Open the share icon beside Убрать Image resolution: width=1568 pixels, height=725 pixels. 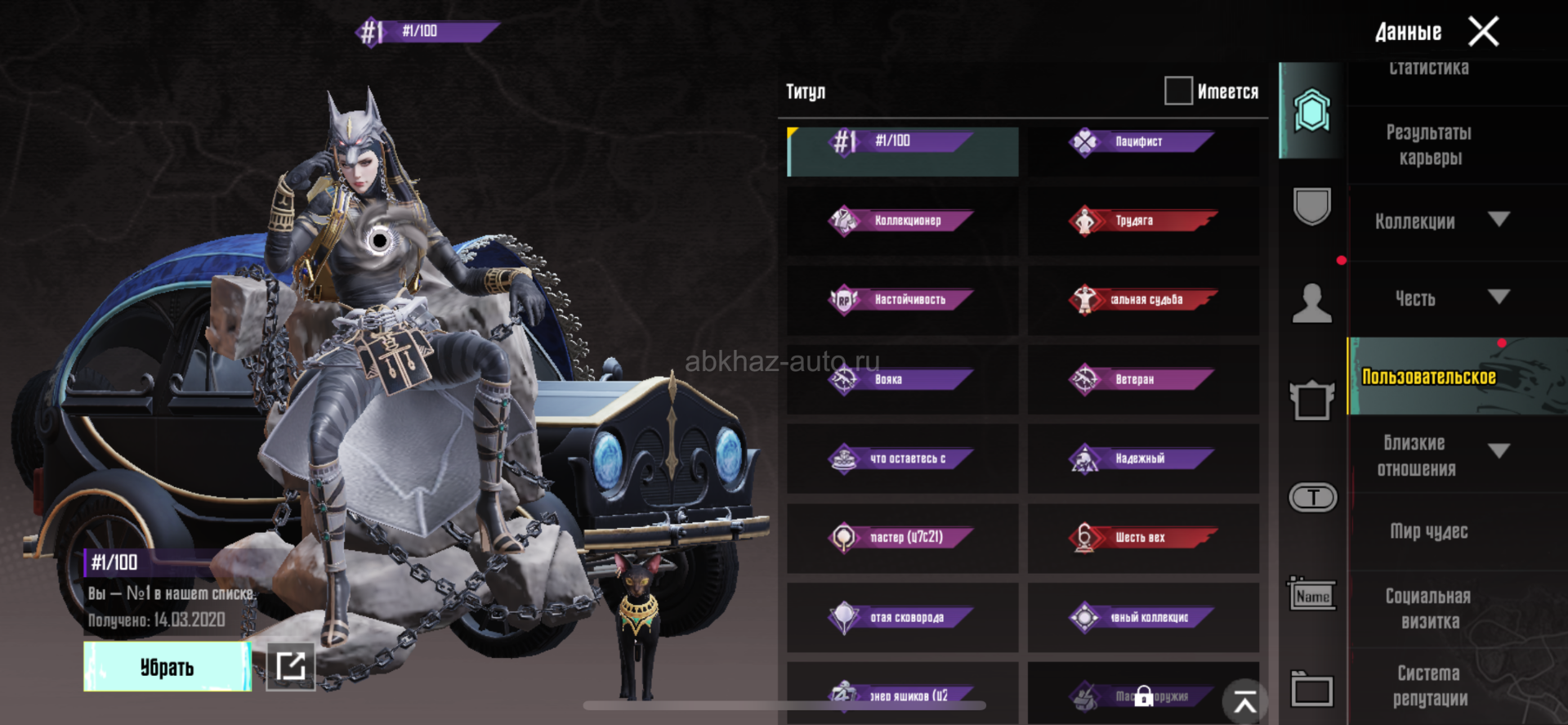291,666
